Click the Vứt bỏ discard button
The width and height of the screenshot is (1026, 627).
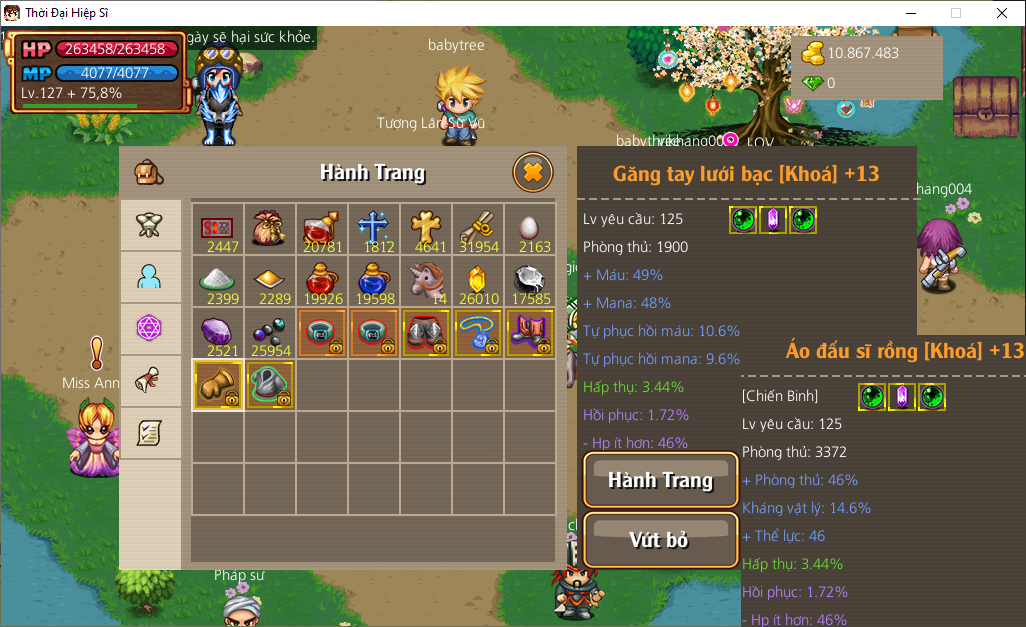(660, 540)
